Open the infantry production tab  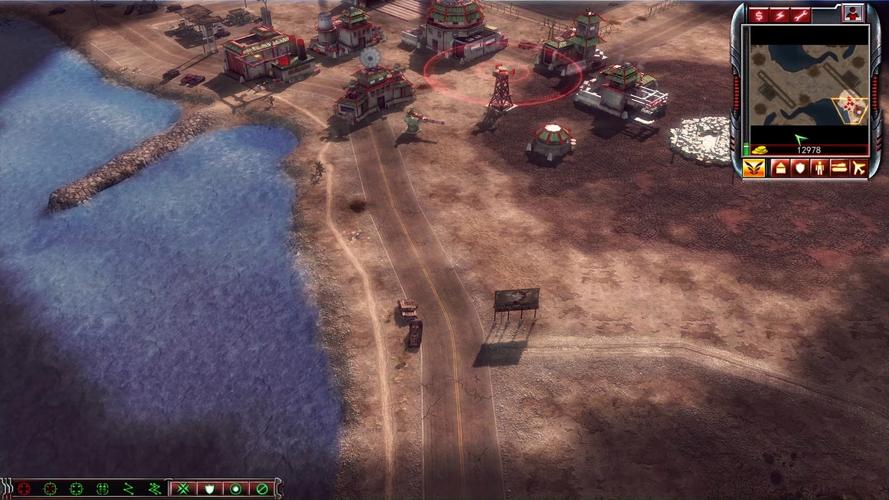tap(819, 168)
